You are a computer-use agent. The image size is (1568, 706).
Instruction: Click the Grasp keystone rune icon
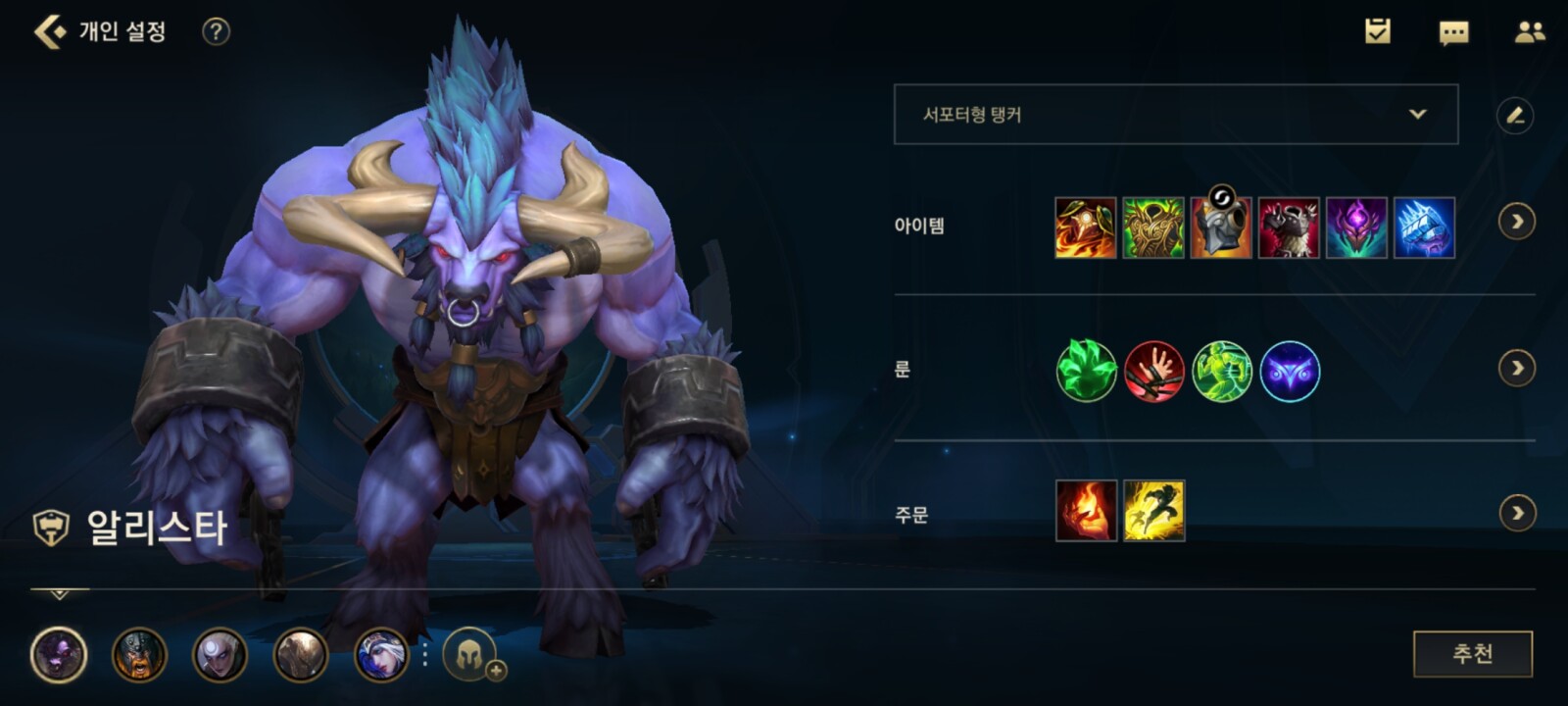click(1087, 370)
